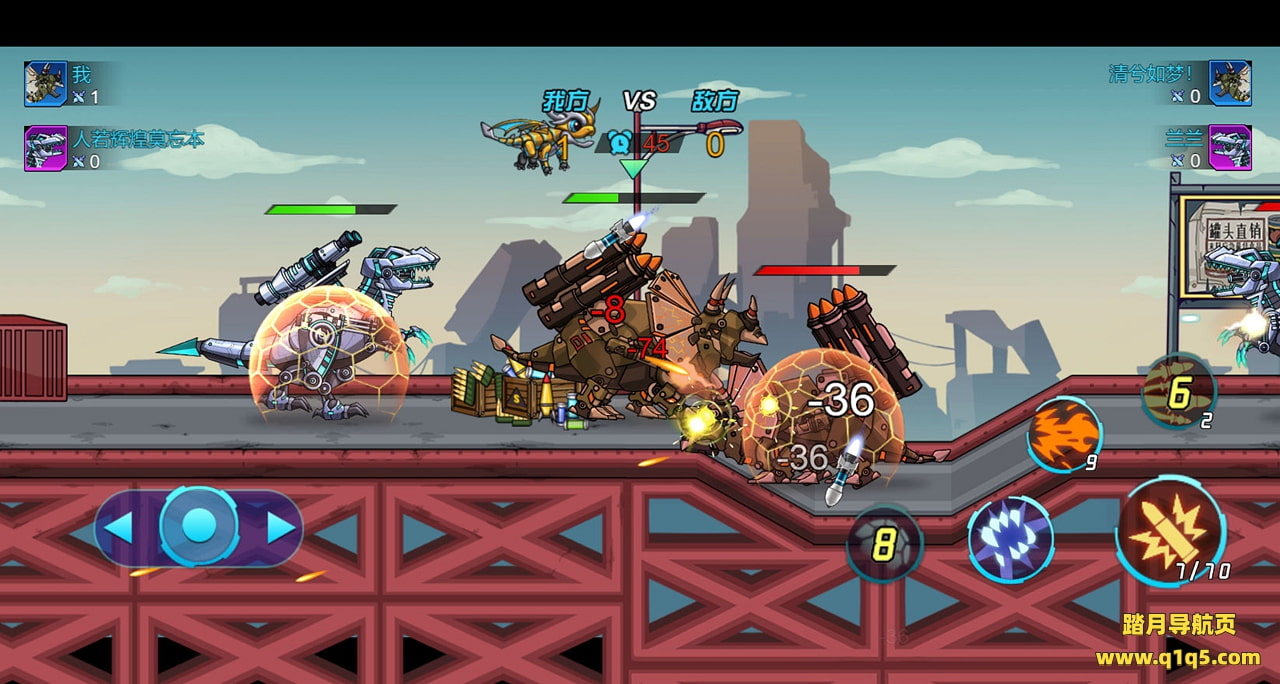Tap the missile barrage skill on cooldown
This screenshot has height=684, width=1280.
pyautogui.click(x=1178, y=392)
